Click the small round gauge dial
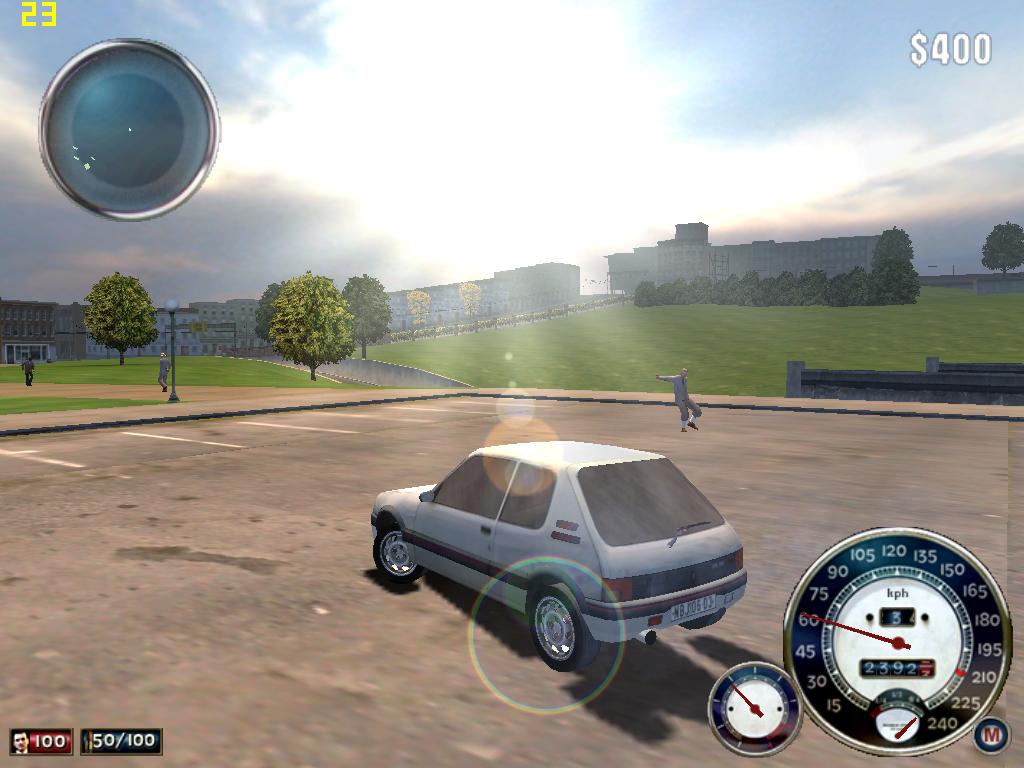1024x768 pixels. pos(755,708)
